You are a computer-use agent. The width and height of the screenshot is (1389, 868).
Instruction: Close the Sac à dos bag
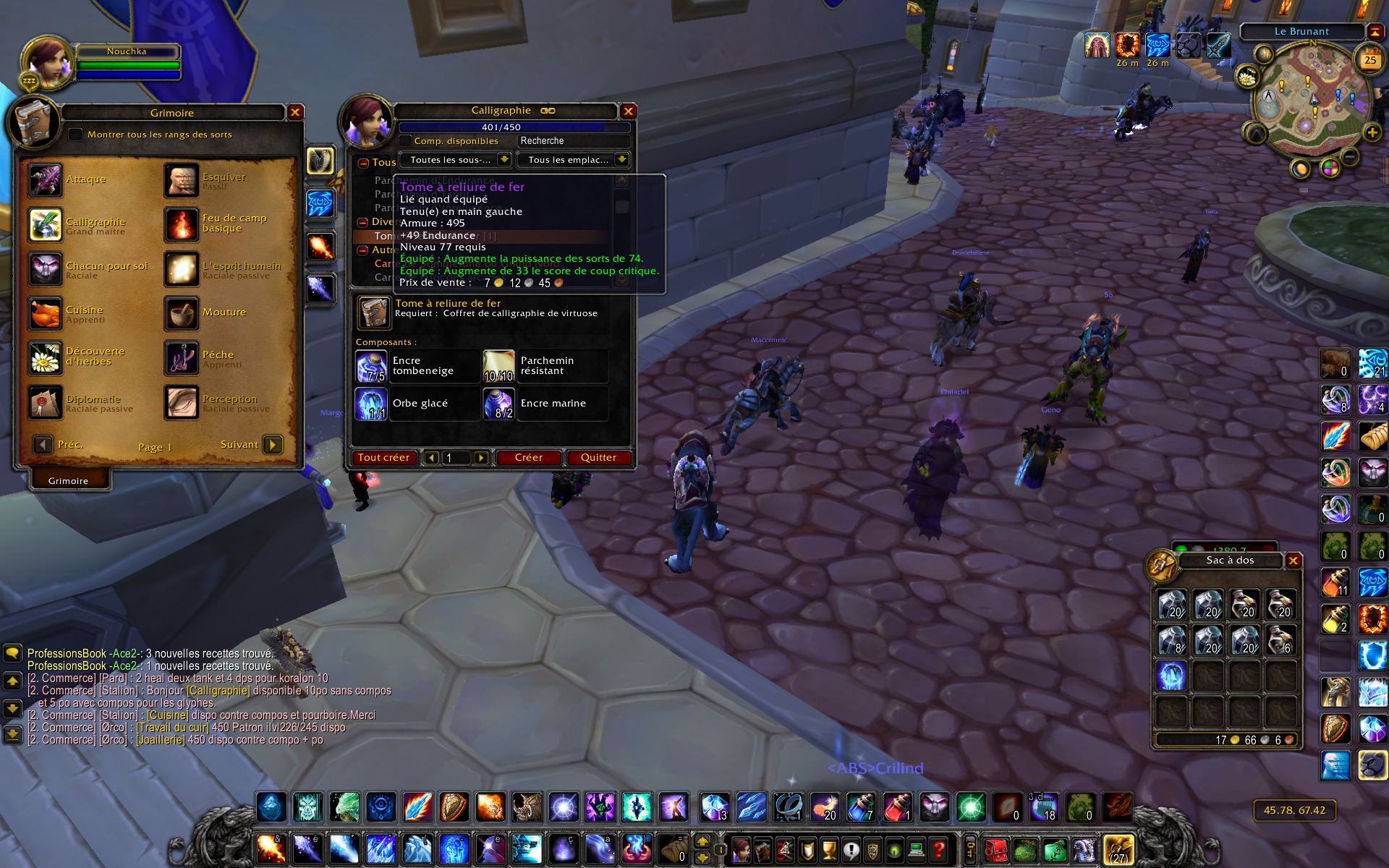pos(1293,561)
